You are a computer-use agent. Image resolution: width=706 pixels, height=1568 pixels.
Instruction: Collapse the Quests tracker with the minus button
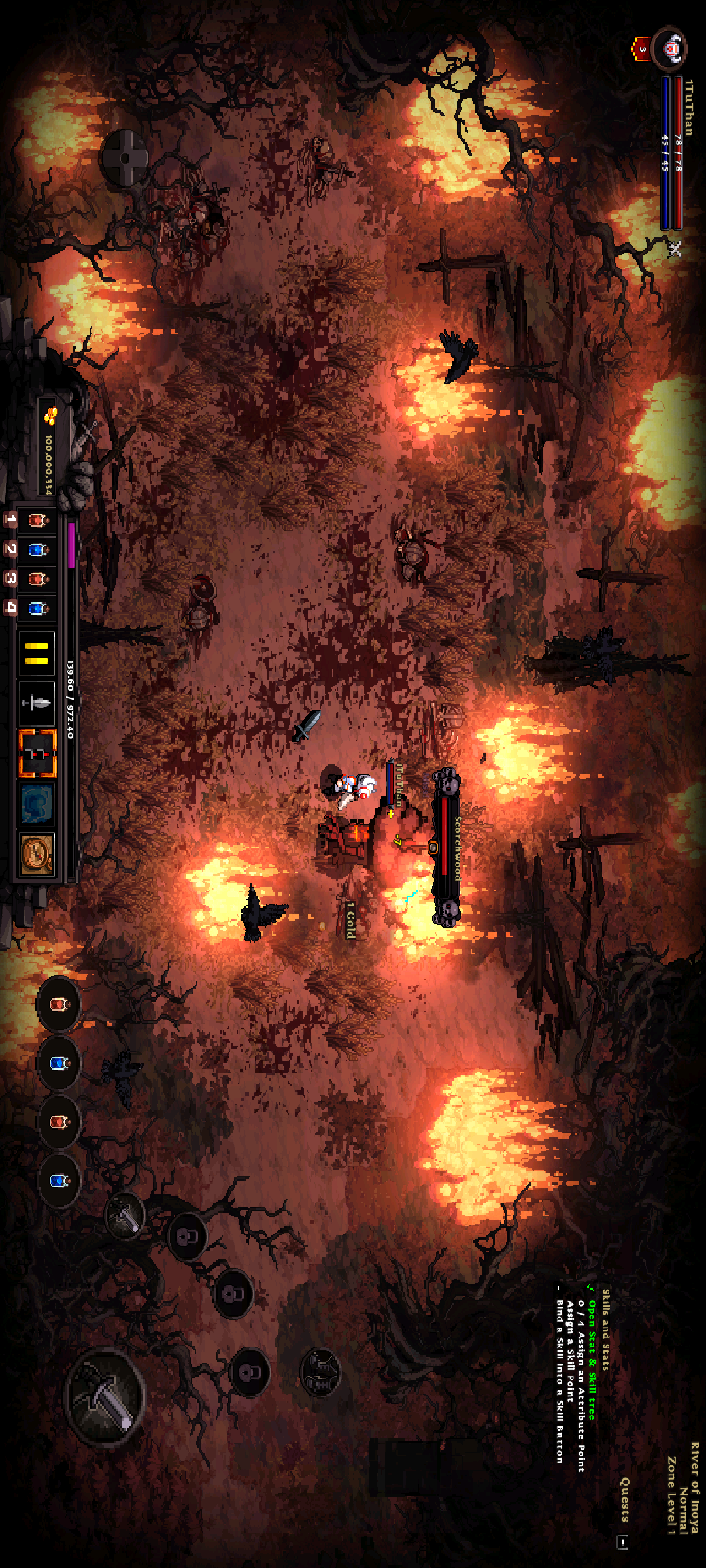click(623, 1542)
